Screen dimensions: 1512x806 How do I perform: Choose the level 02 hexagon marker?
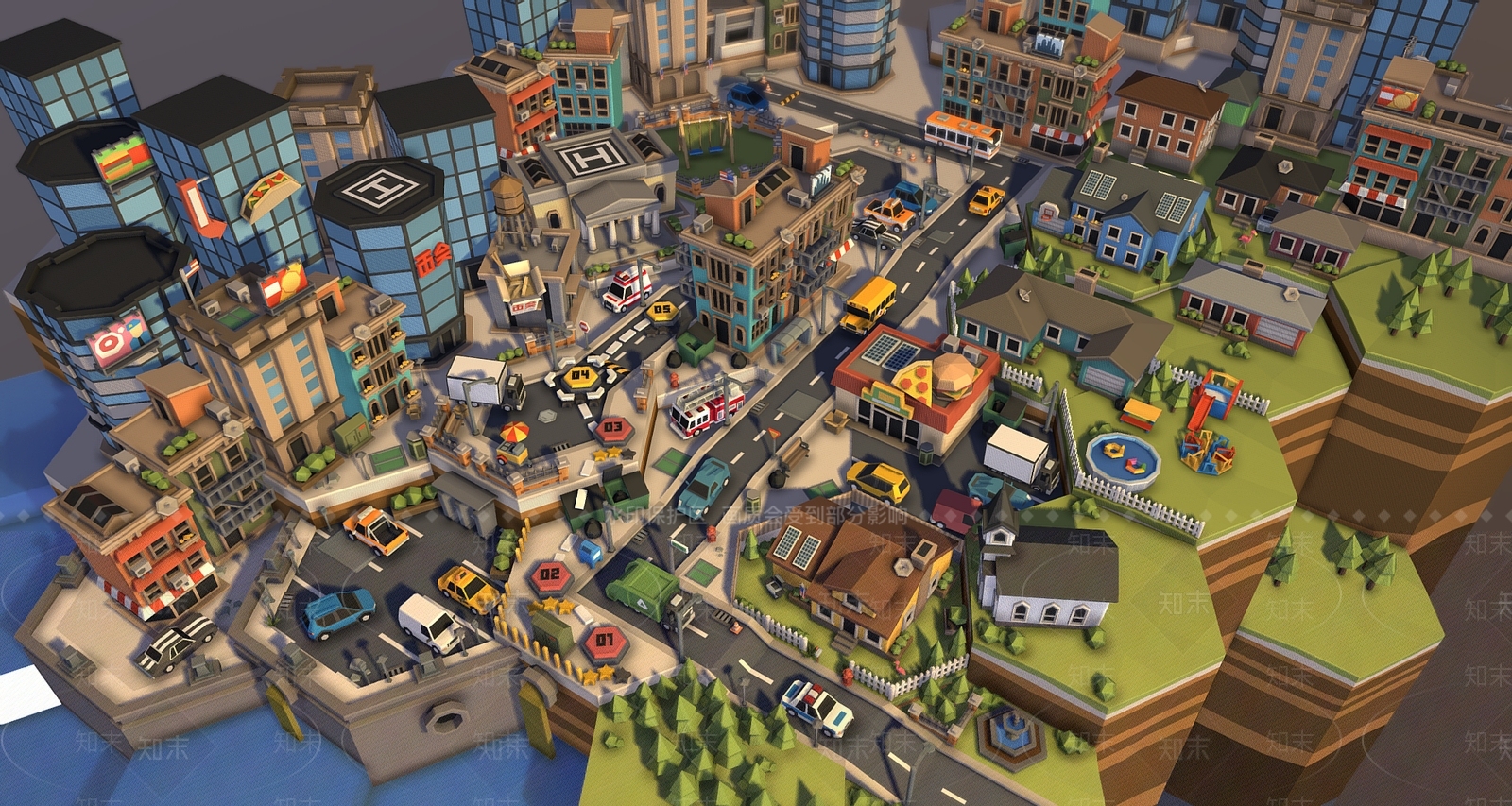pyautogui.click(x=549, y=574)
